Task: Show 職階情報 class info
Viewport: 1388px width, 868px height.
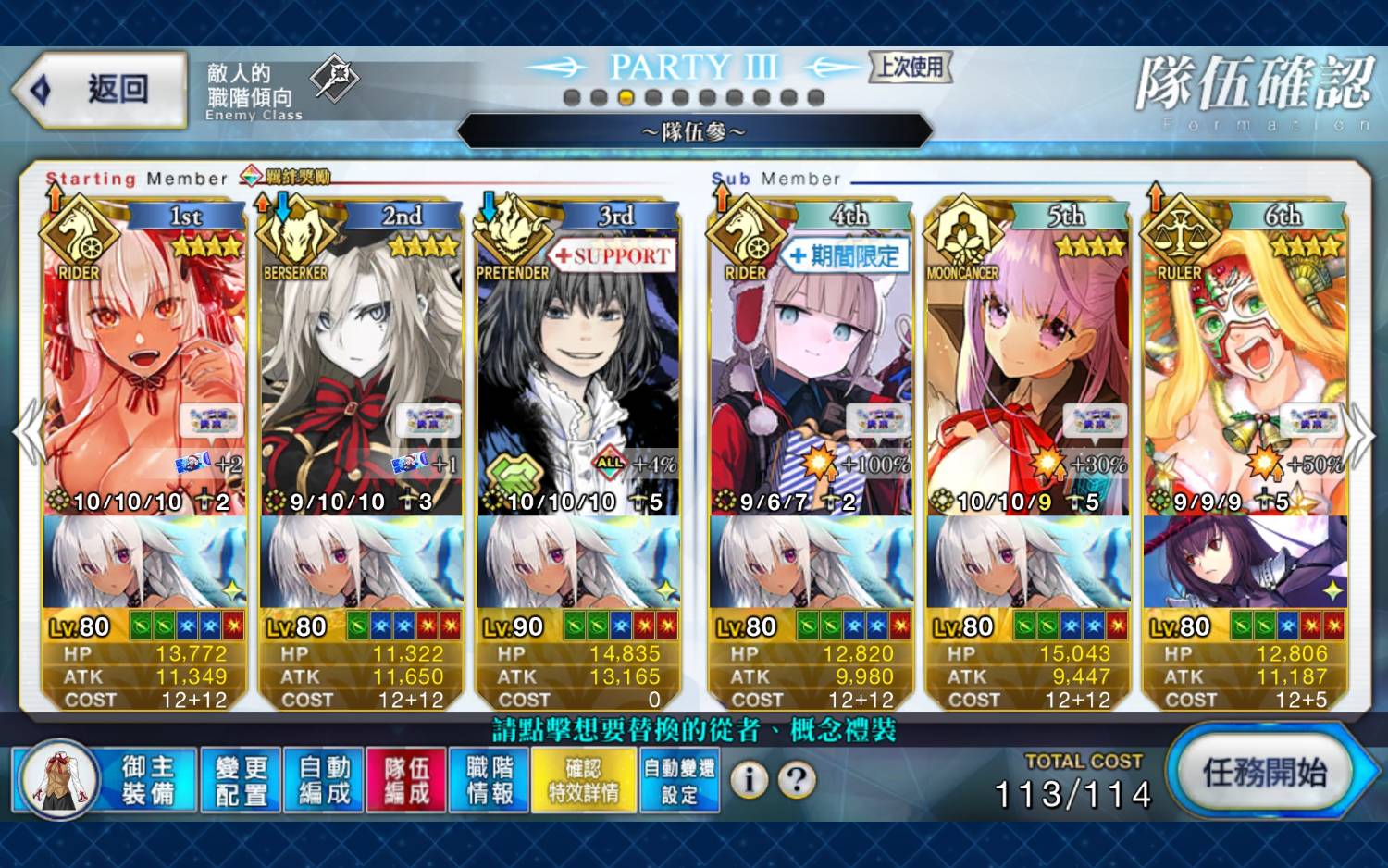Action: [490, 780]
